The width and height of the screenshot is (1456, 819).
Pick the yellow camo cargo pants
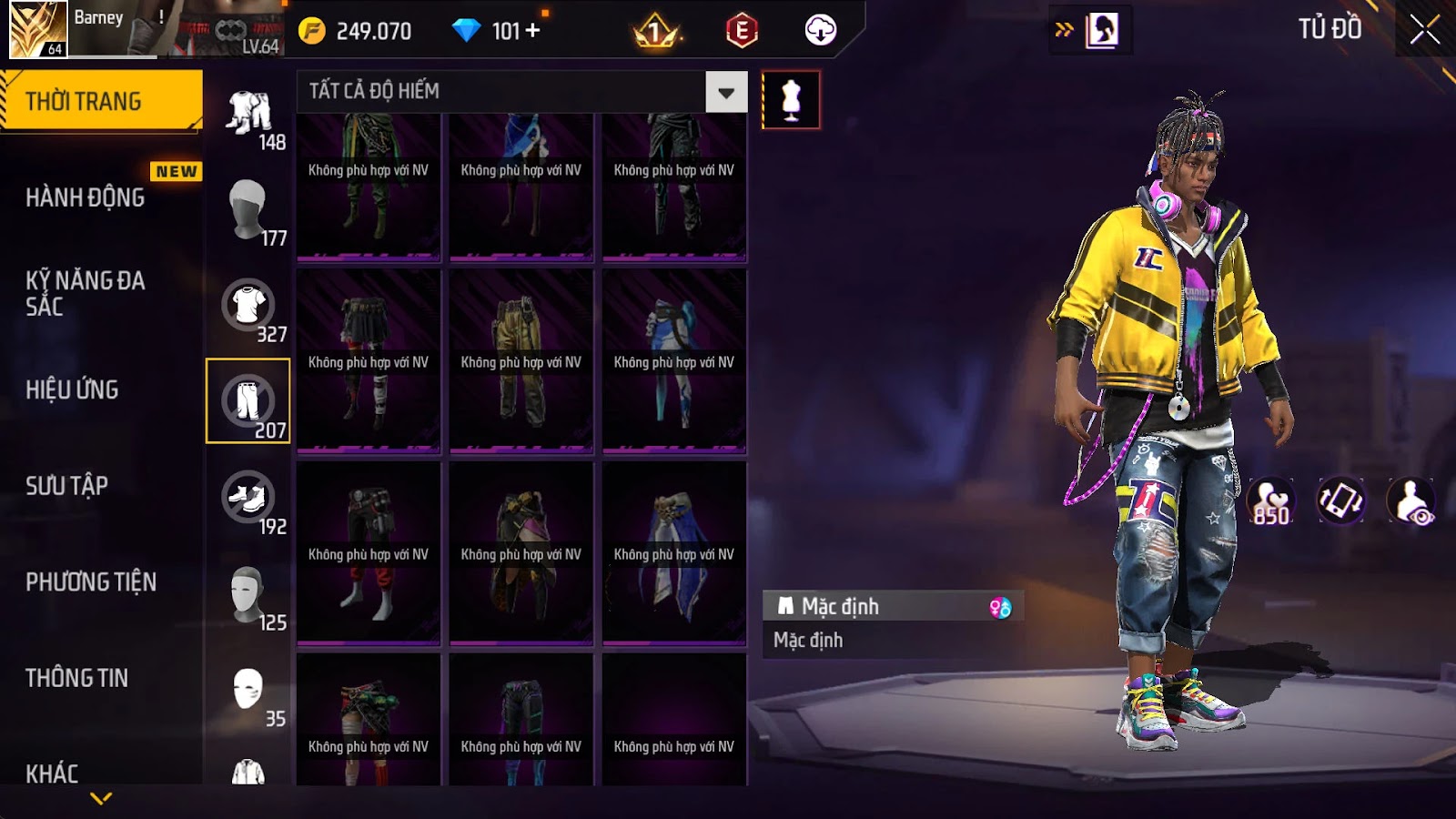(521, 361)
